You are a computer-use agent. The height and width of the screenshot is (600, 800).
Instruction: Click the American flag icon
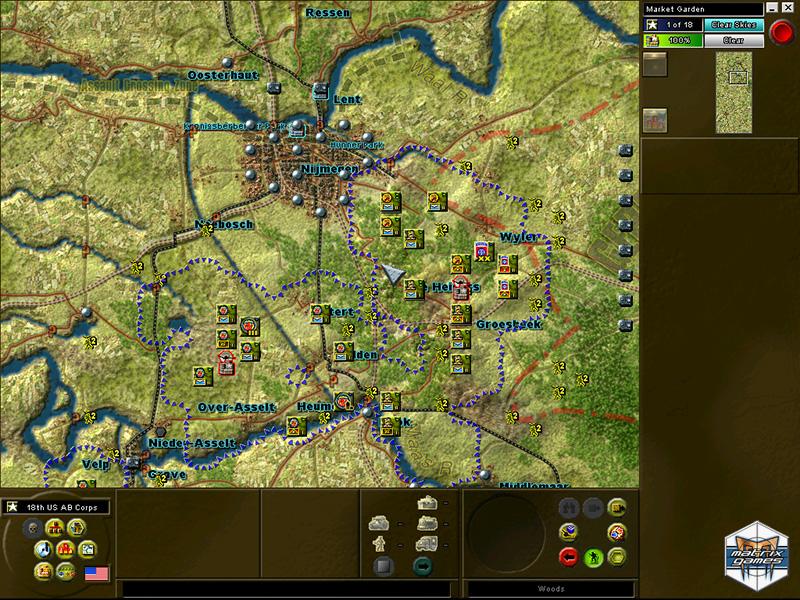coord(97,573)
